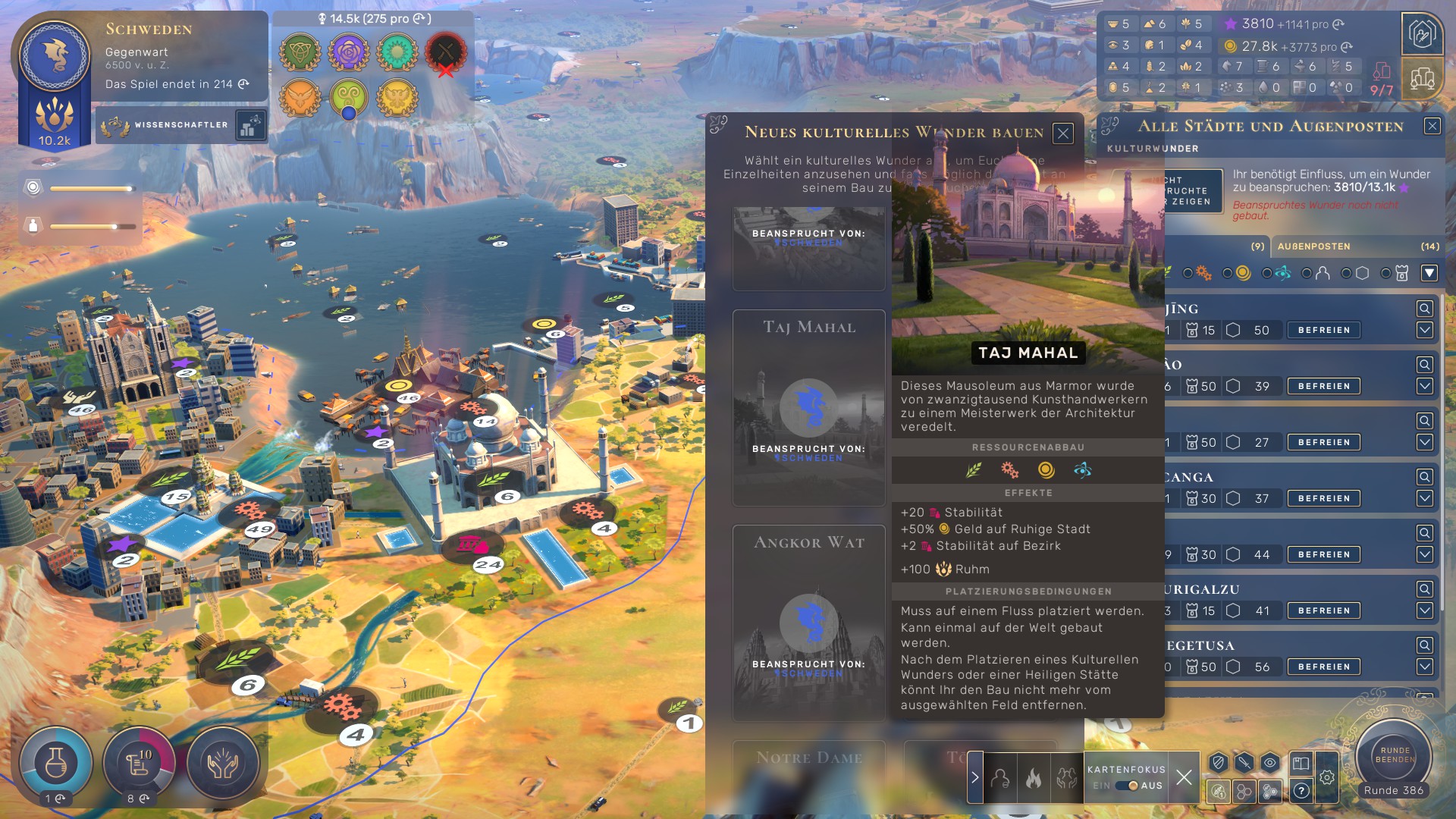
Task: Click Befreien in the Urigalzu row
Action: coord(1323,610)
